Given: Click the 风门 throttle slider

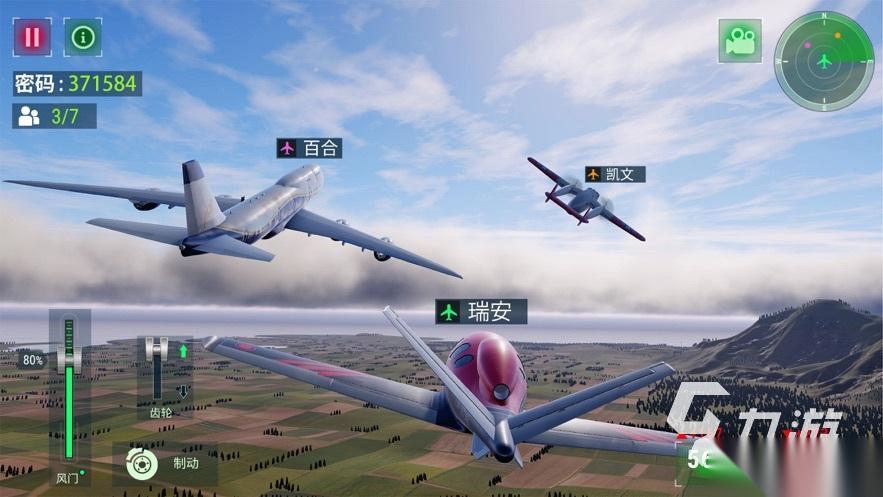Looking at the screenshot, I should coord(69,394).
